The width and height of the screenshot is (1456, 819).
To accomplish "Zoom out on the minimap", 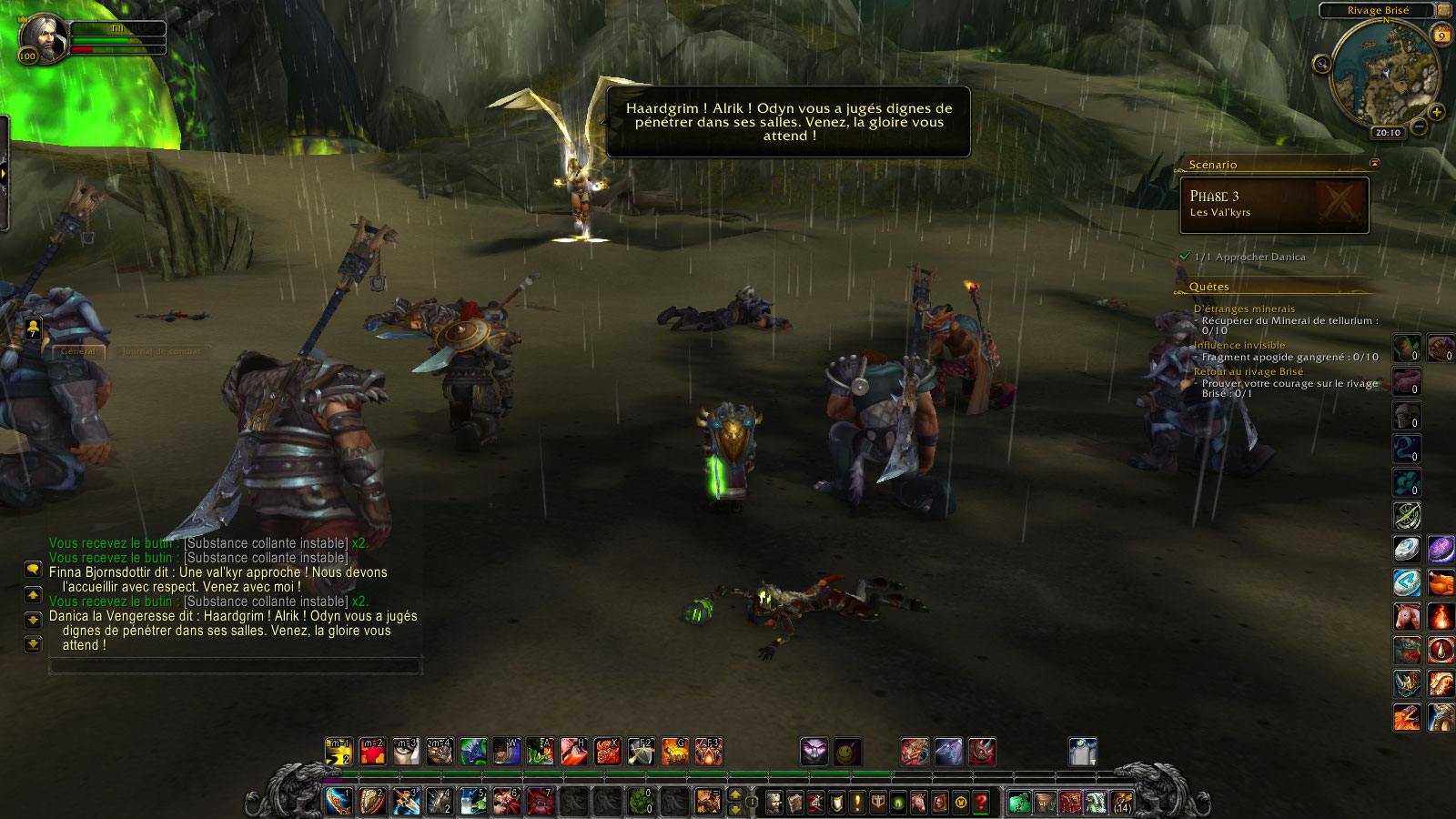I will click(x=1419, y=127).
